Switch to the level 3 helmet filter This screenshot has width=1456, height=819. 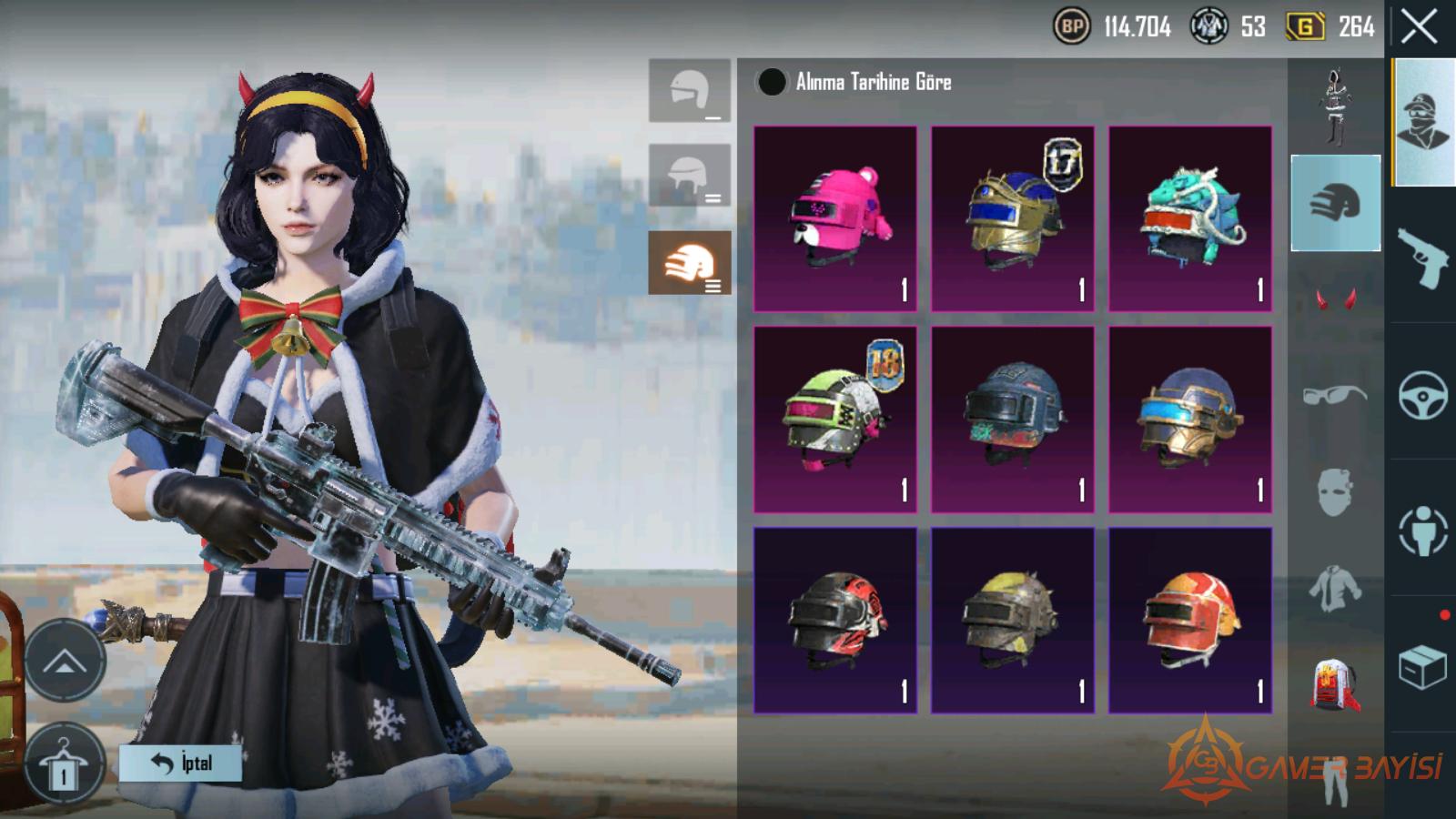click(690, 263)
